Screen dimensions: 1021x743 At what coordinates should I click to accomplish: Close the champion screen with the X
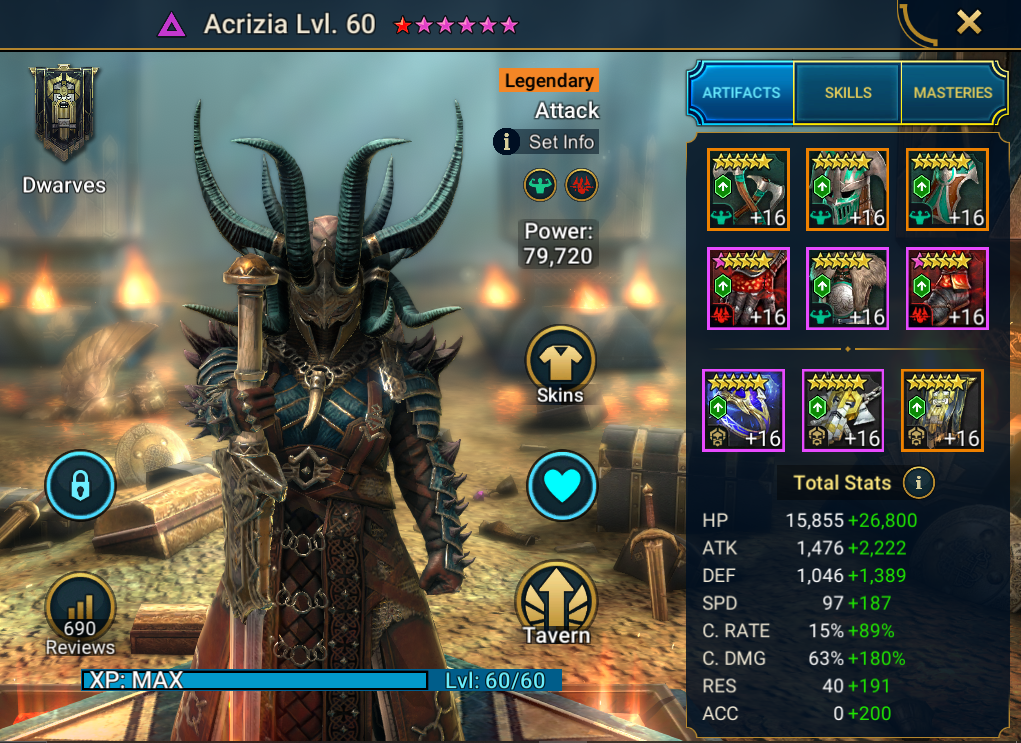click(968, 23)
